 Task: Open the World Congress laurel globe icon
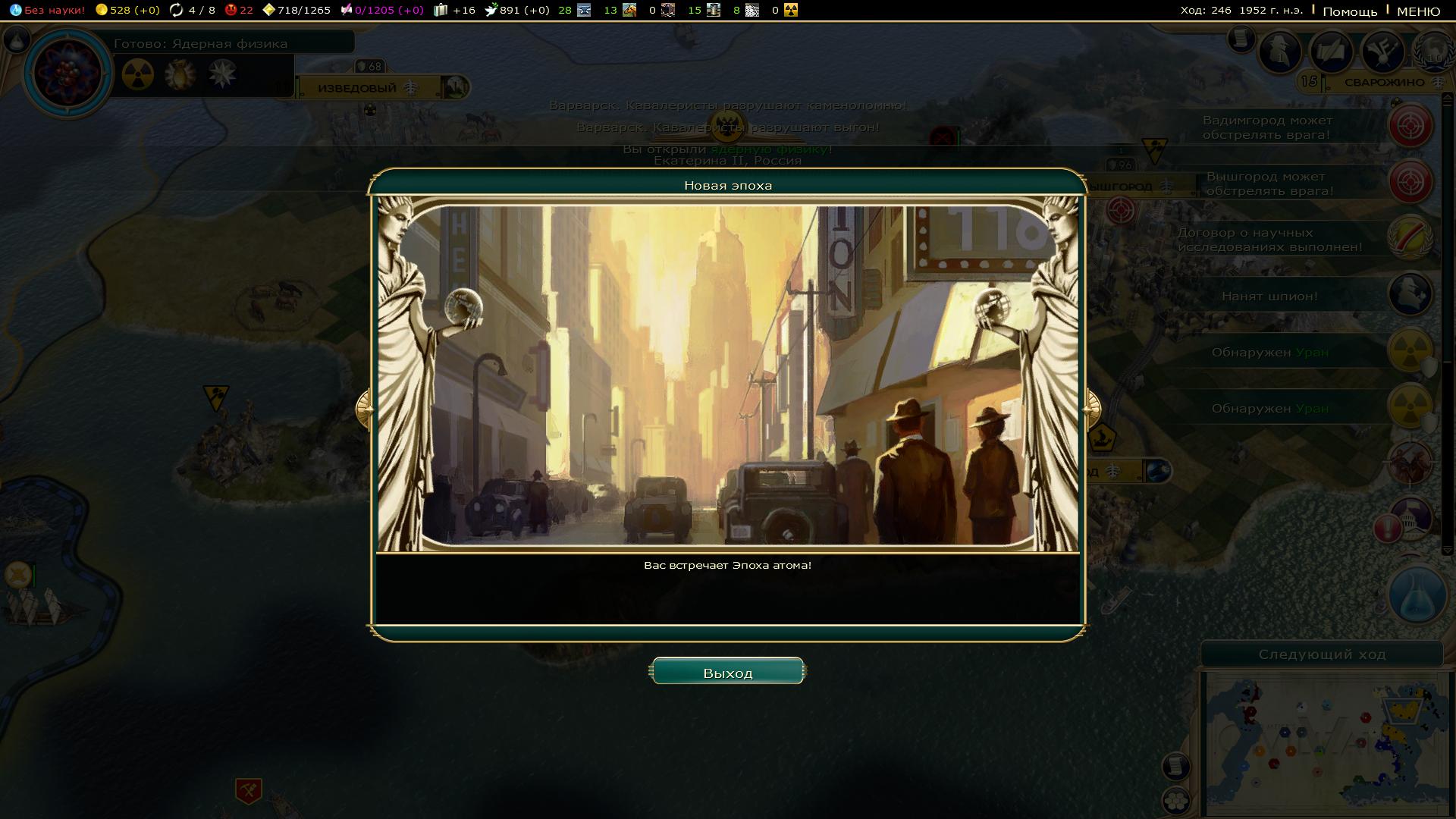(x=1433, y=52)
